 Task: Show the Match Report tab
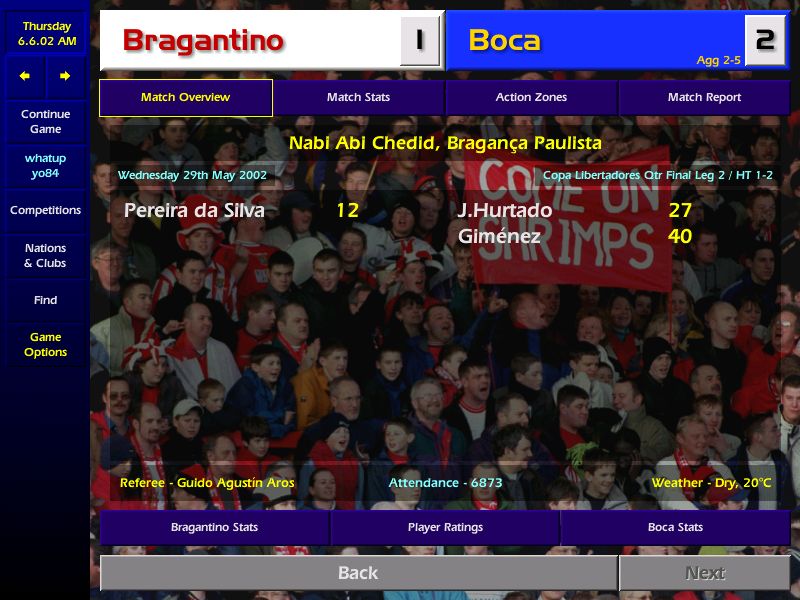point(704,97)
